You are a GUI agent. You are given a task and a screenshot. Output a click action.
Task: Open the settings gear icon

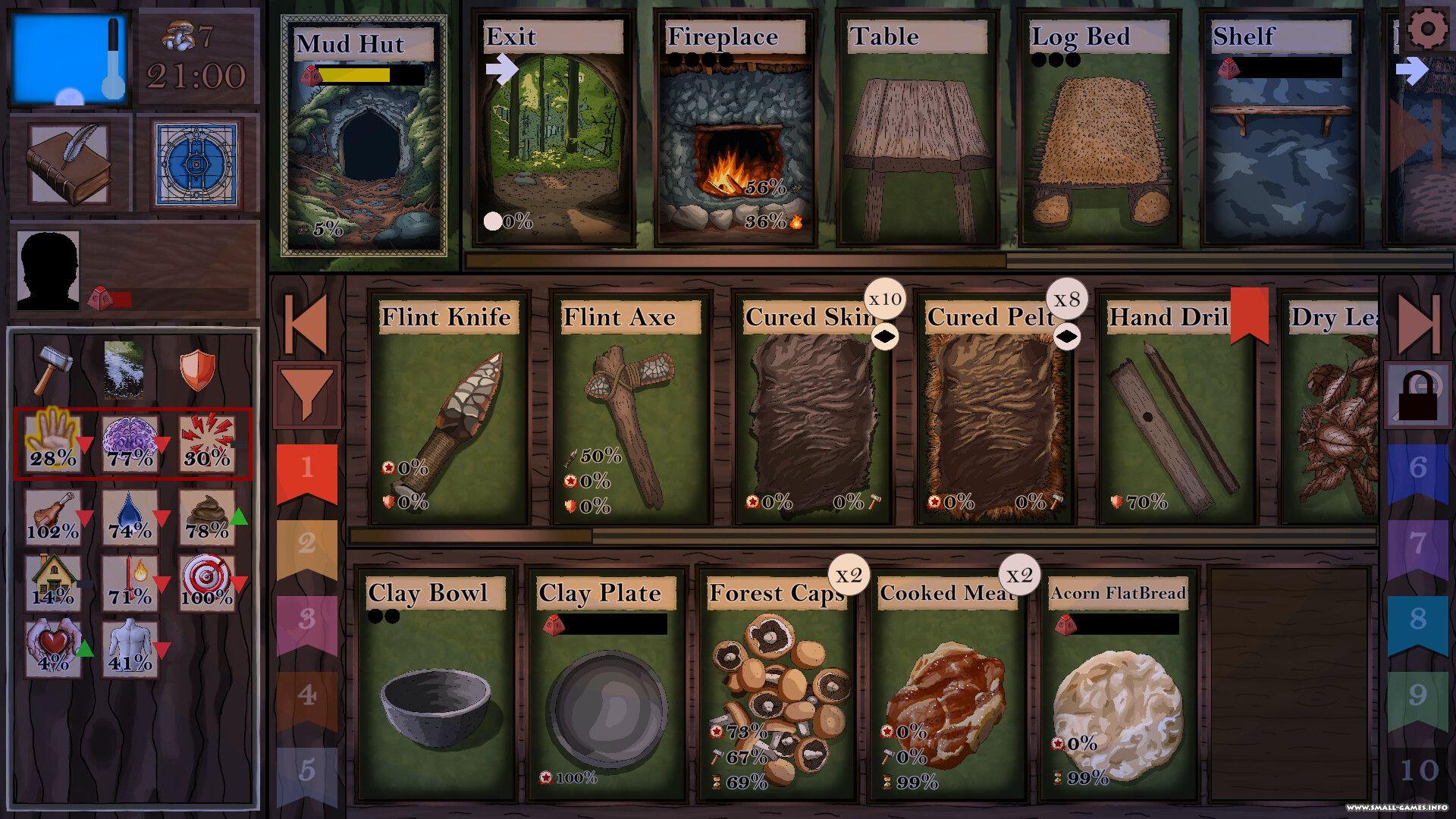coord(1427,30)
